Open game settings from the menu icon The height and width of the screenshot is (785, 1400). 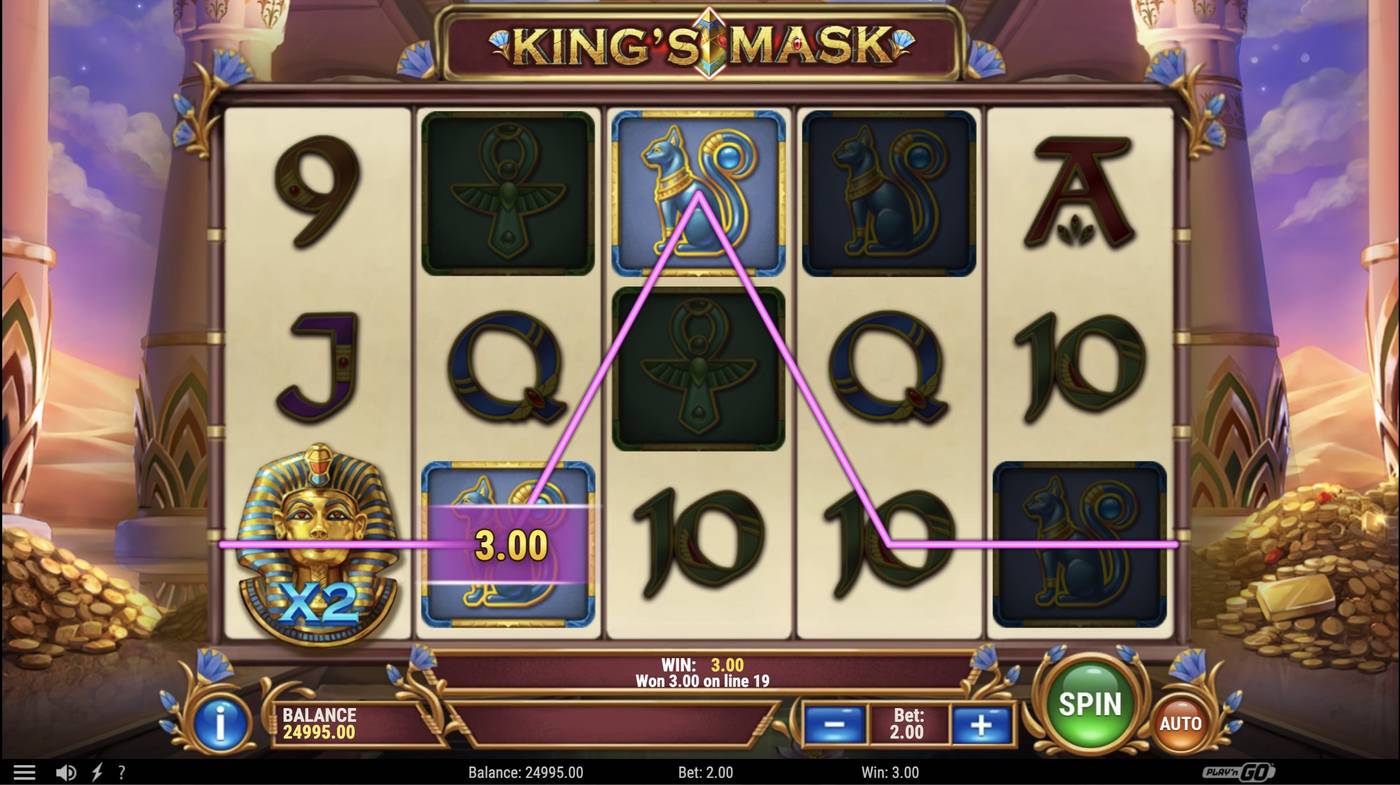pyautogui.click(x=24, y=770)
